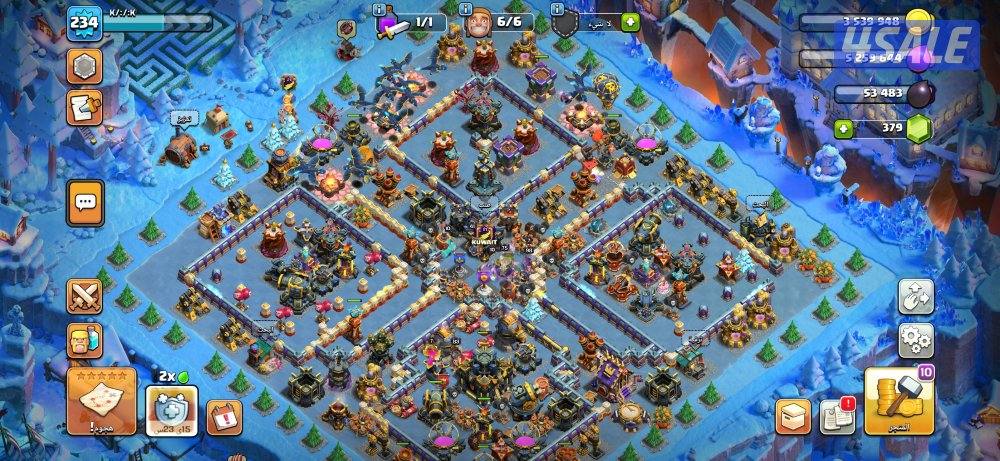Open the calendar events button
Viewport: 1000px width, 461px height.
[224, 416]
